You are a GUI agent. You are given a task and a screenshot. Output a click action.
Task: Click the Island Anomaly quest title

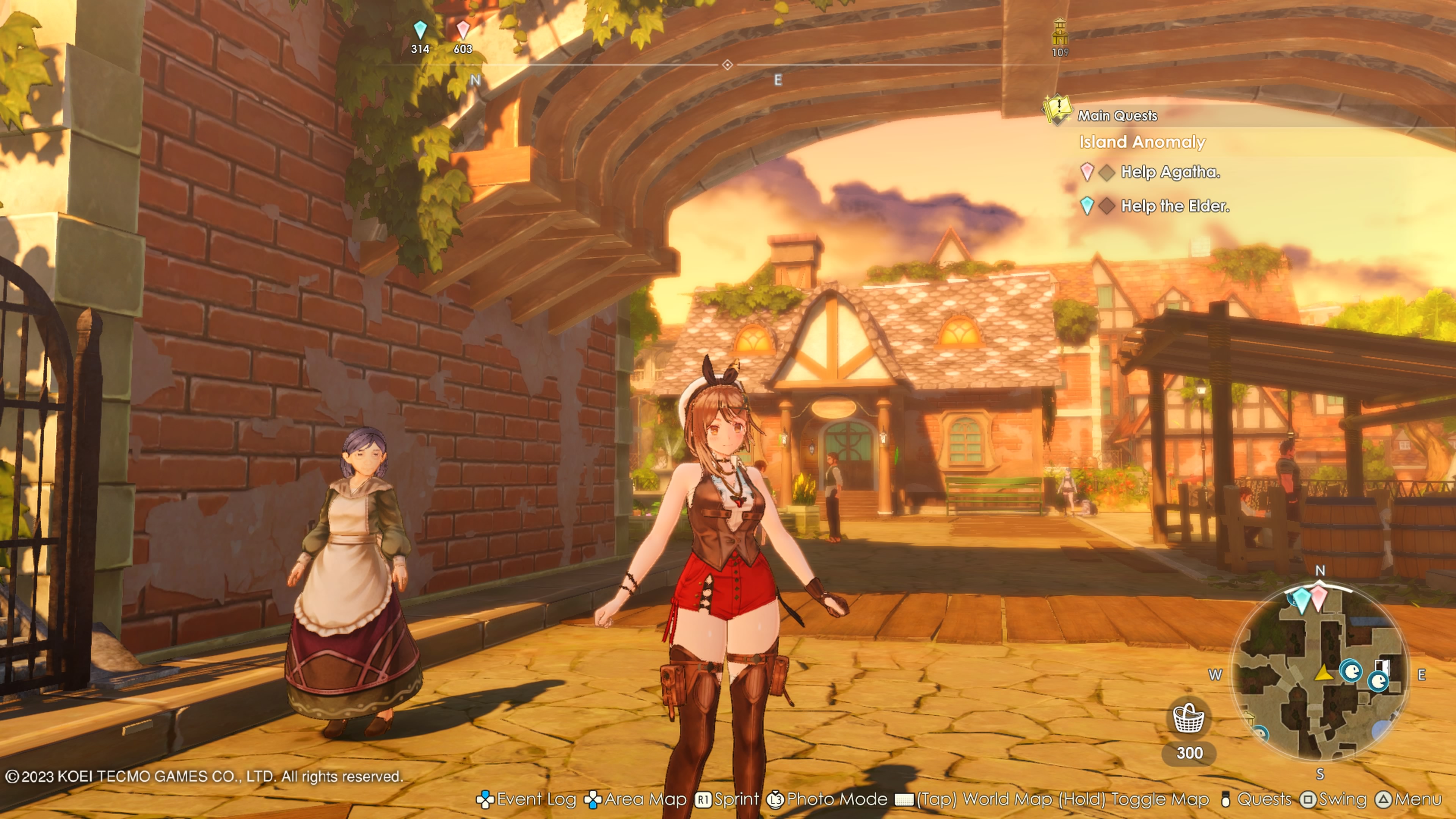1142,142
